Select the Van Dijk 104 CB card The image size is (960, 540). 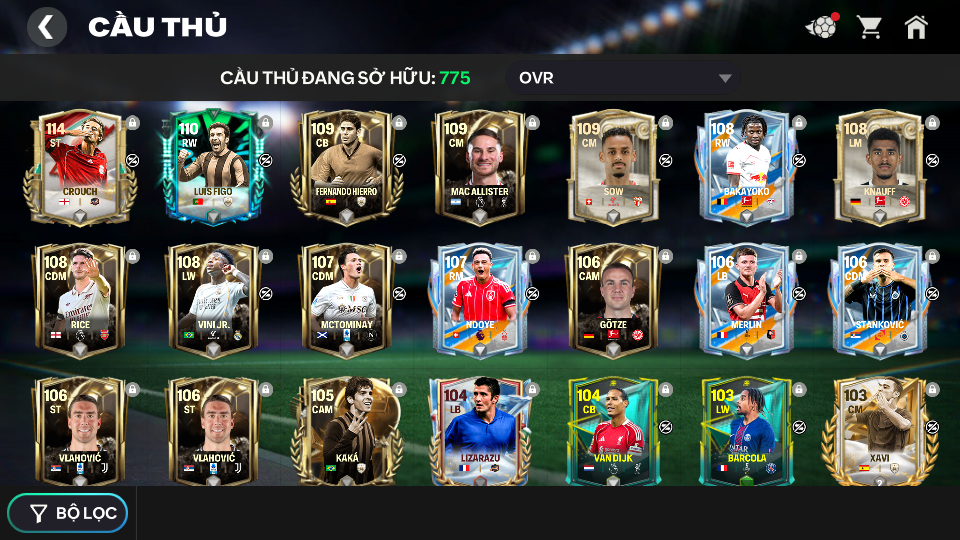point(612,432)
